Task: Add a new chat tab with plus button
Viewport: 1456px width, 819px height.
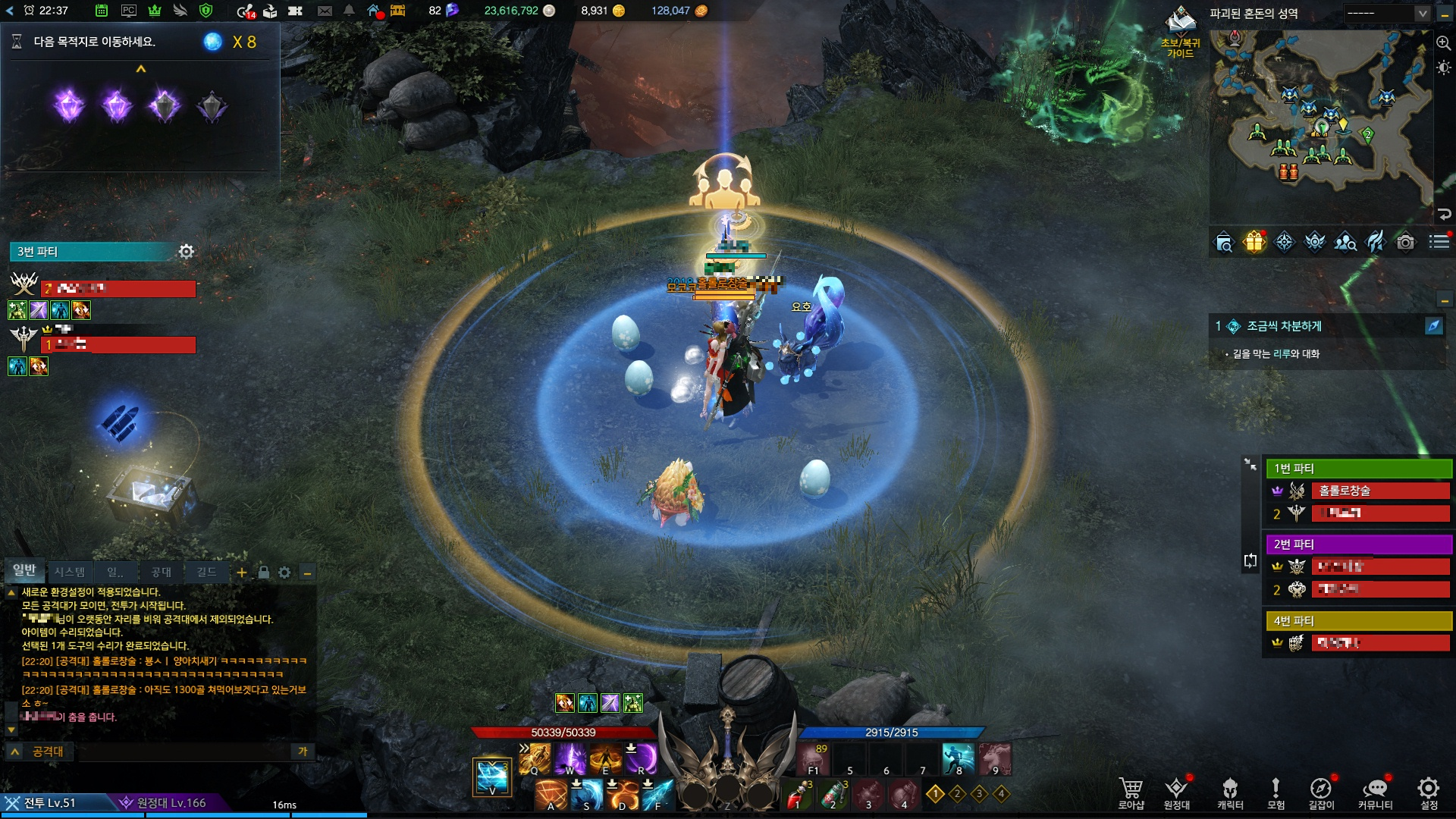Action: click(x=241, y=573)
